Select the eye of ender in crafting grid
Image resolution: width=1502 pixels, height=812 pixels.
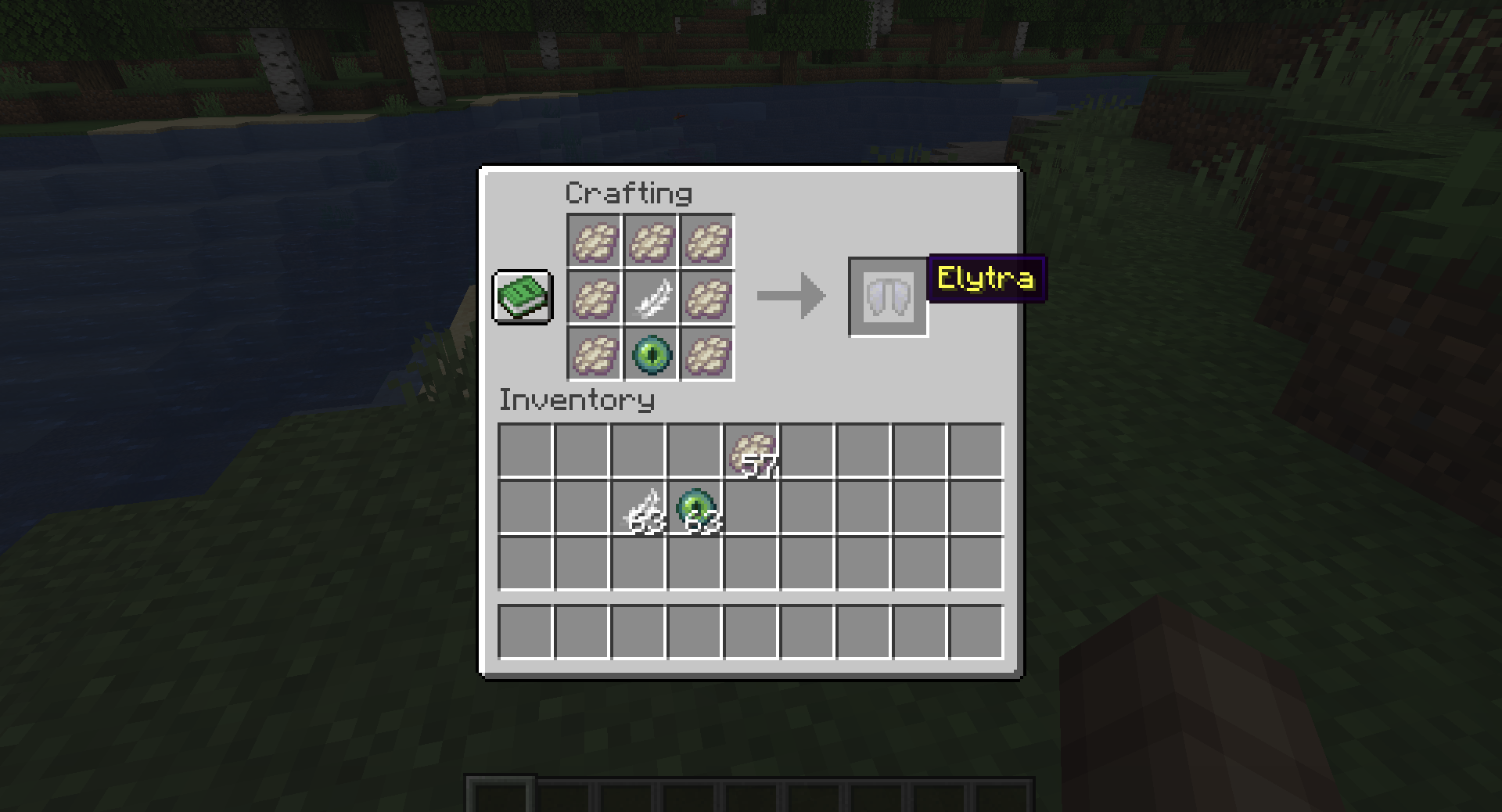(x=651, y=354)
